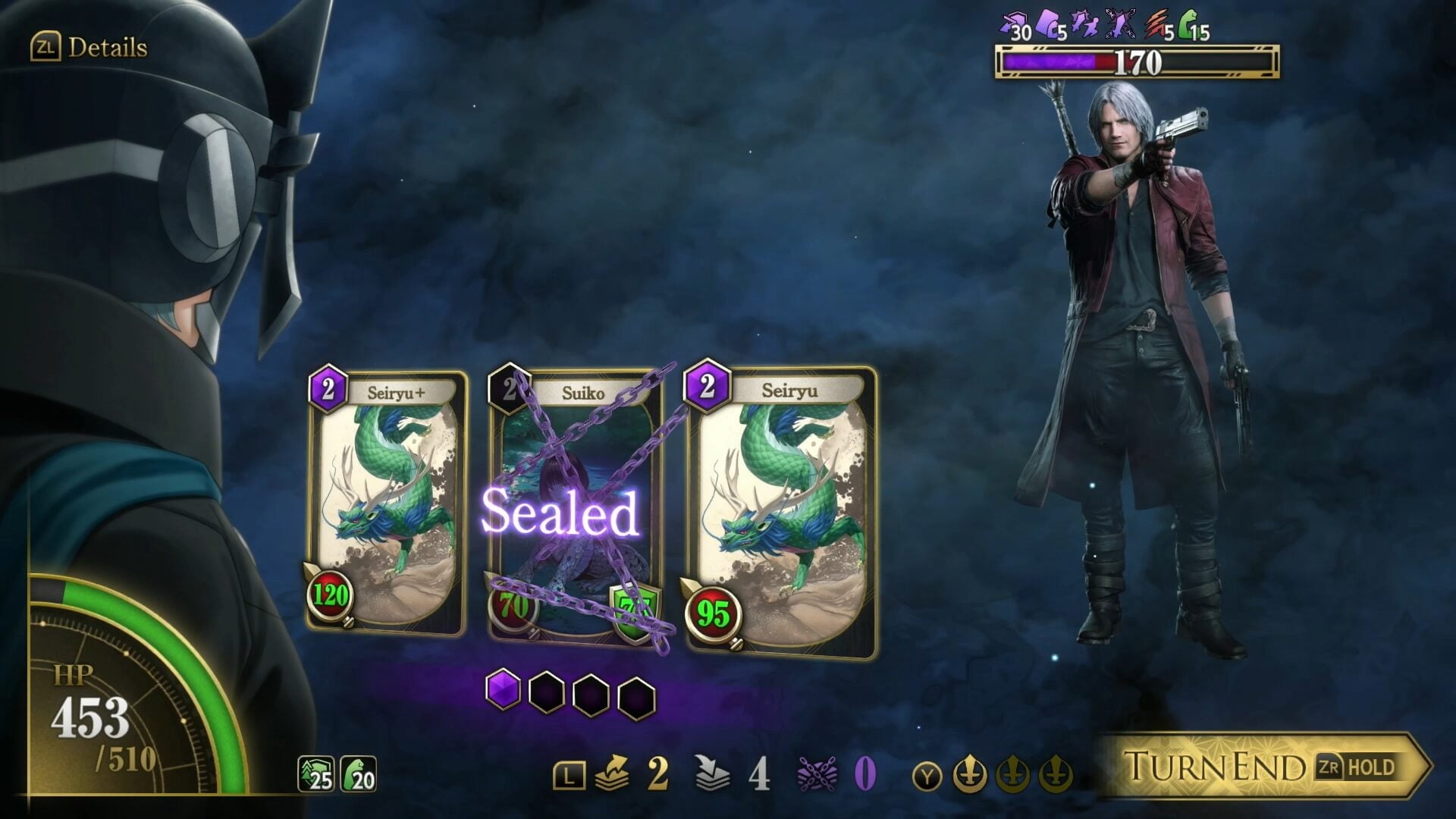
Task: Check the purple chained sealed-cards icon
Action: tap(817, 773)
